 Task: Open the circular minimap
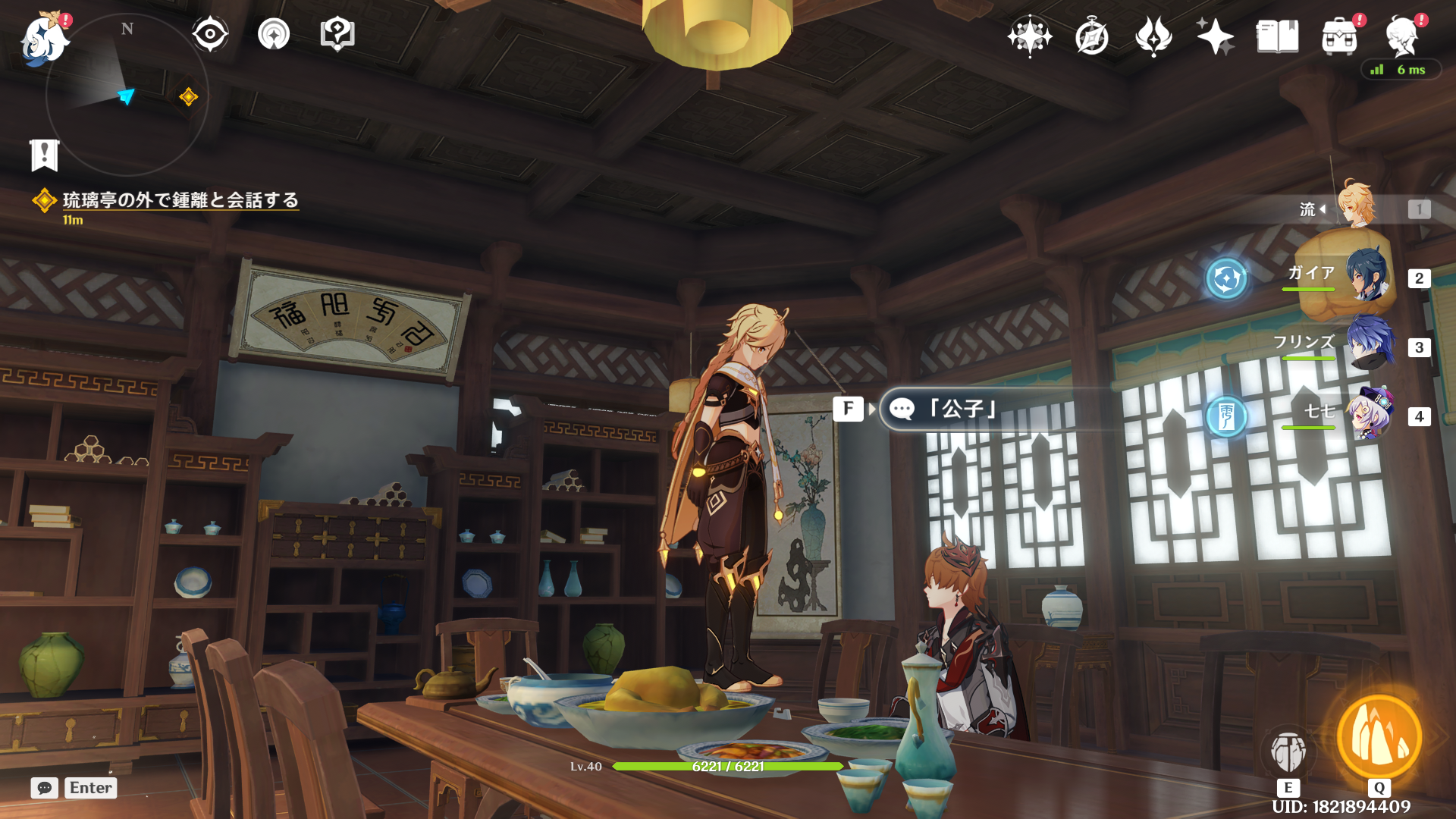(127, 96)
